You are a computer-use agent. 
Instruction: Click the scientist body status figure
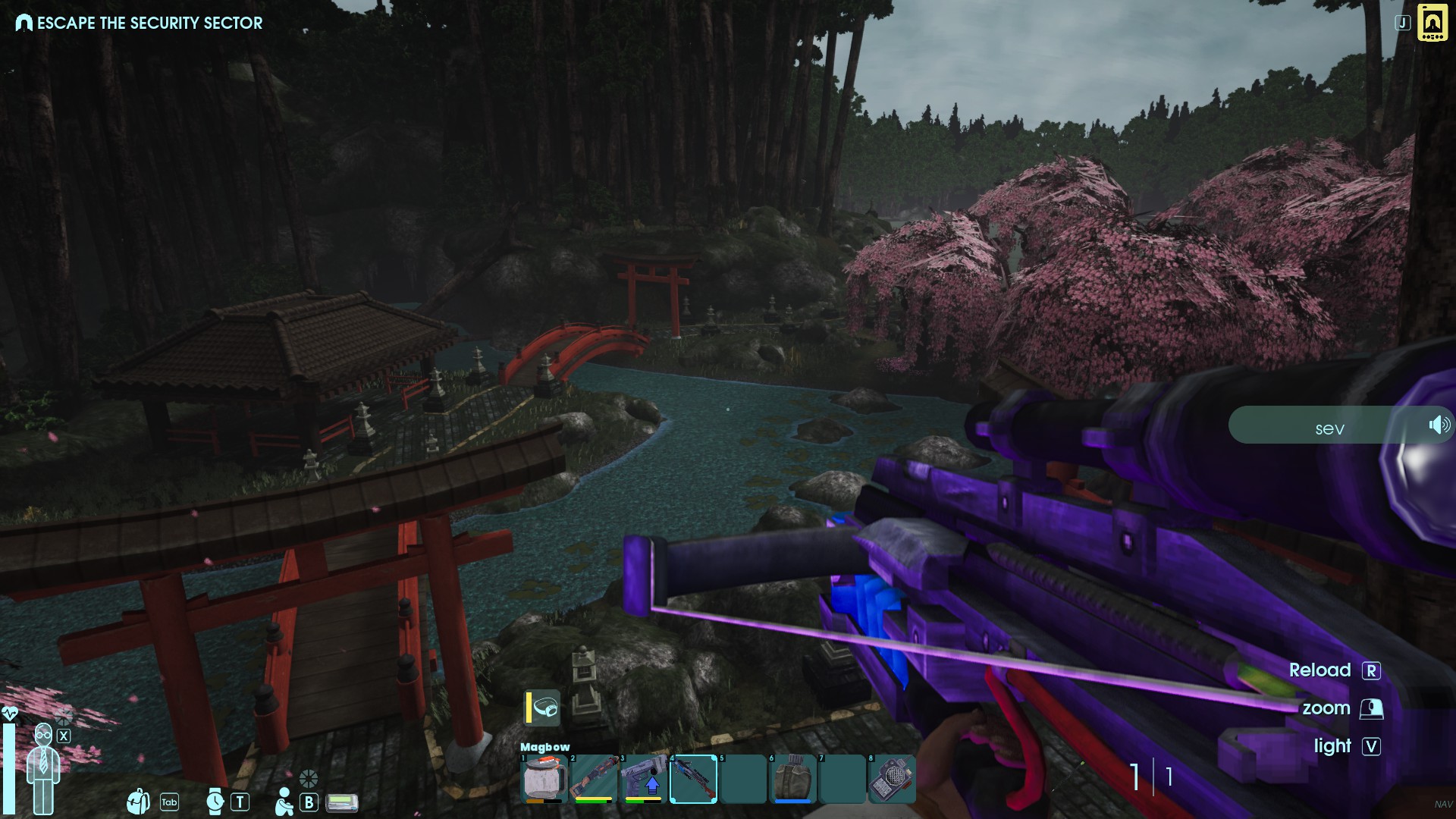pyautogui.click(x=43, y=767)
